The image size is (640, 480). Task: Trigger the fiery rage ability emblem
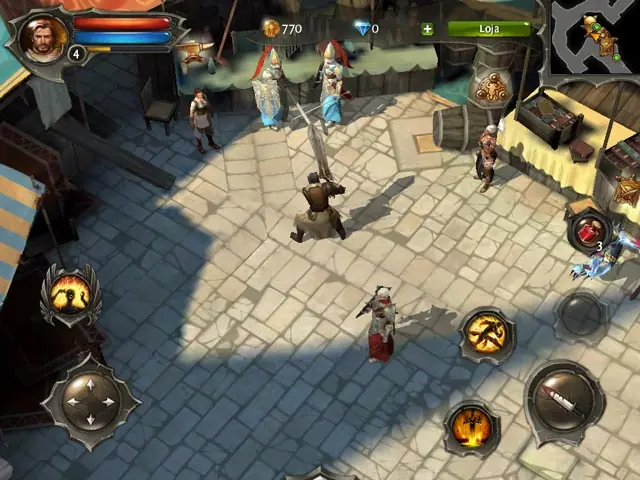pos(70,293)
